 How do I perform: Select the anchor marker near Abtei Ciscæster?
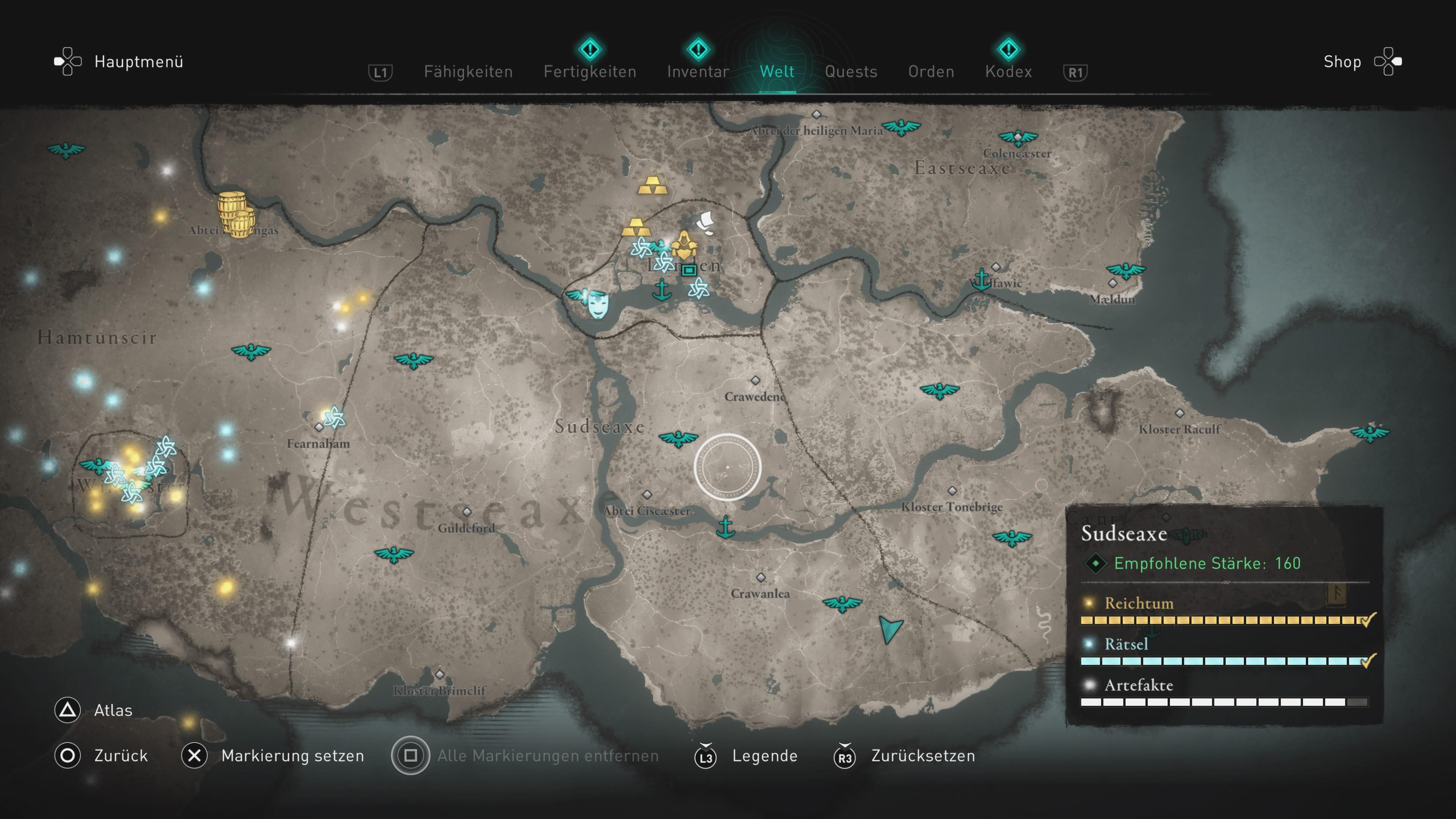[725, 527]
